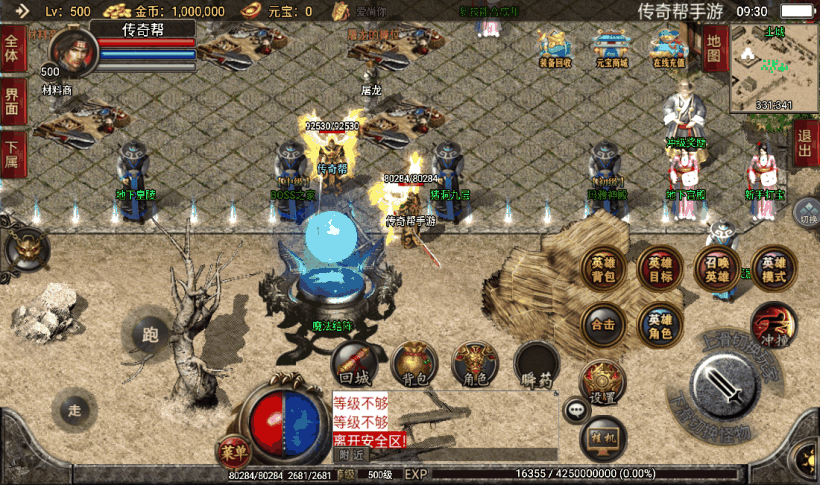Tap the 瞬药 instant potion button
The width and height of the screenshot is (820, 485).
tap(536, 364)
